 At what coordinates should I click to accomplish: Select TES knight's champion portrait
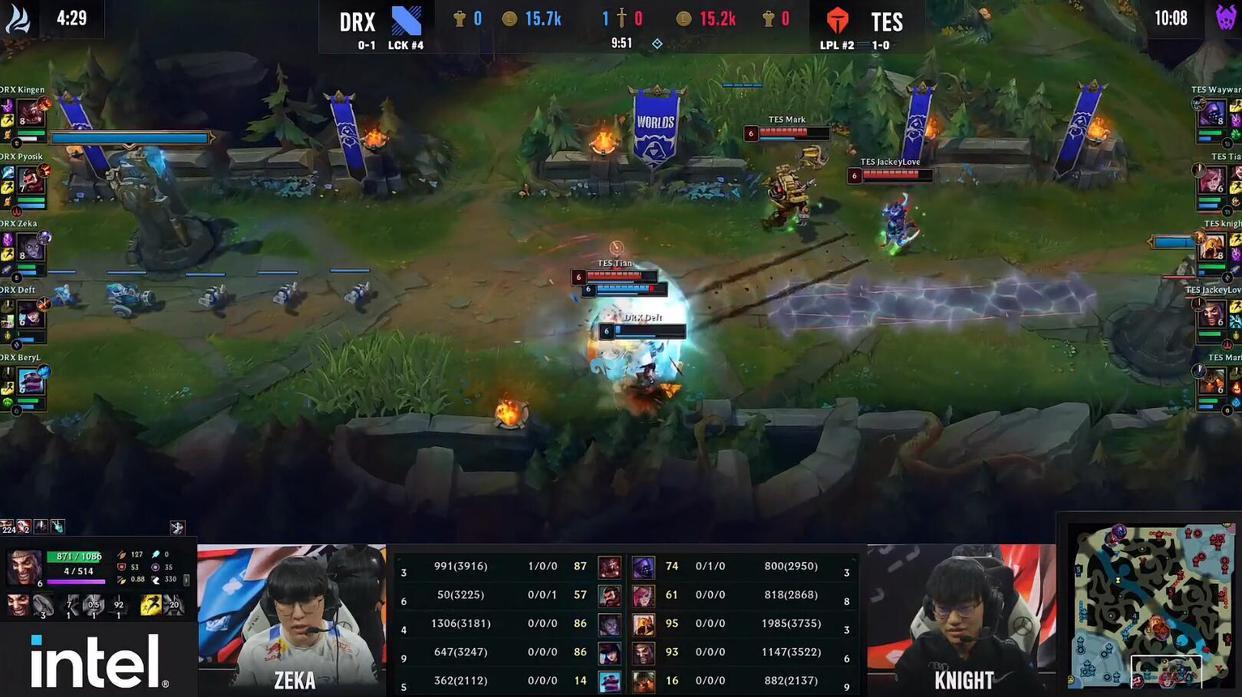(x=1212, y=247)
